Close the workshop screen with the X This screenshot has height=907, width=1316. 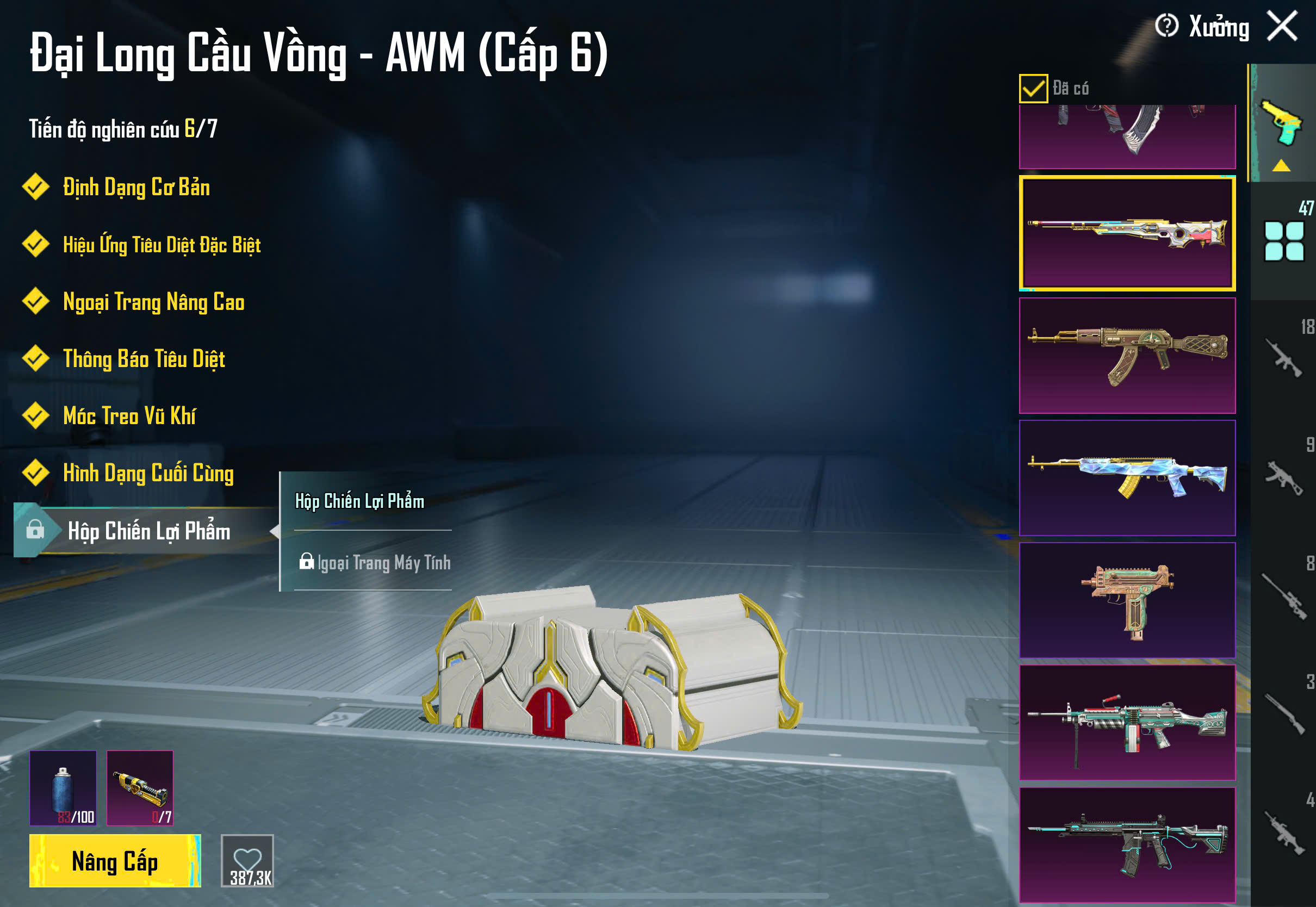click(x=1282, y=26)
